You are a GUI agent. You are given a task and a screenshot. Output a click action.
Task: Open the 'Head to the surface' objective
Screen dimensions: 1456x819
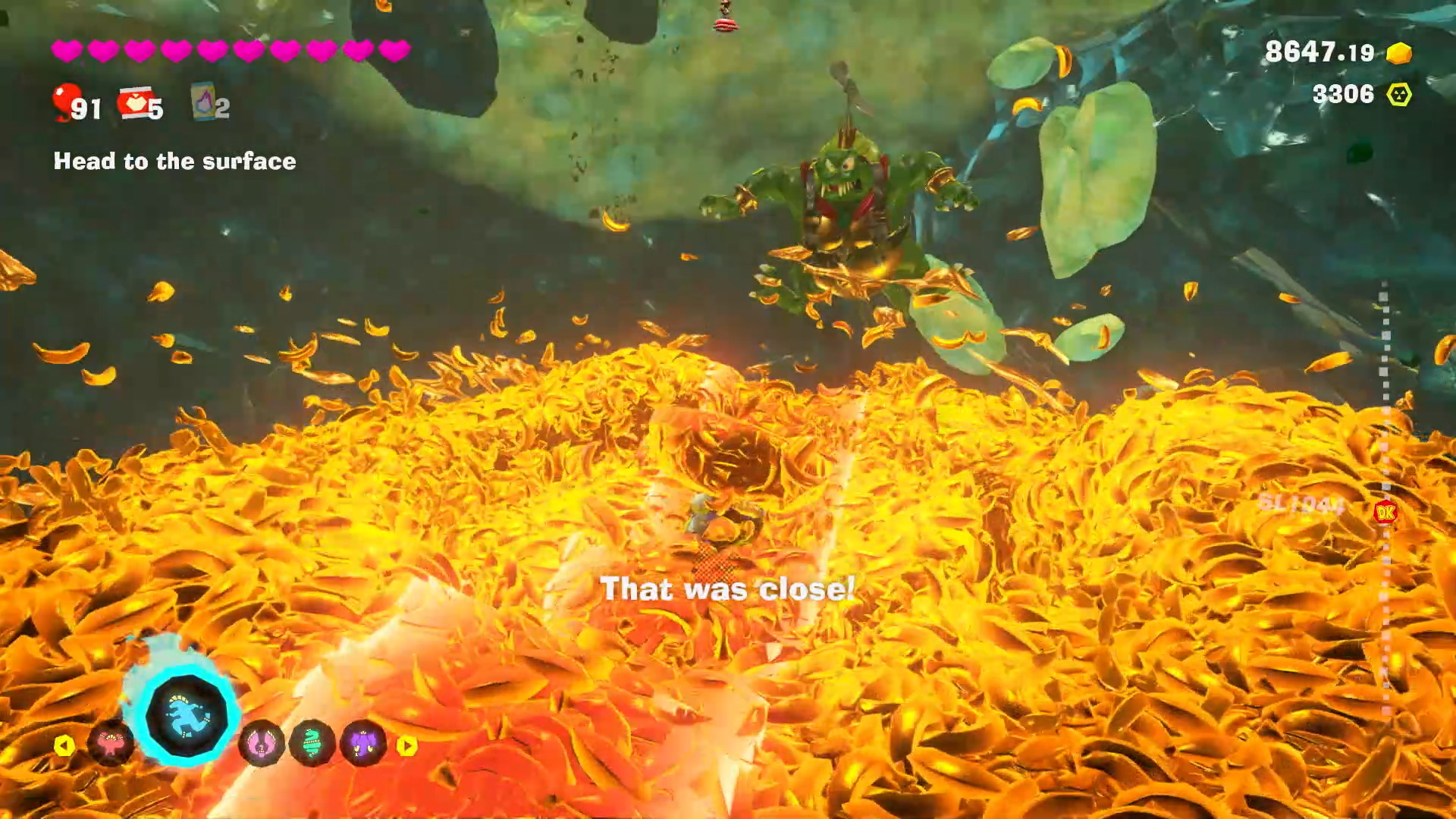tap(174, 162)
